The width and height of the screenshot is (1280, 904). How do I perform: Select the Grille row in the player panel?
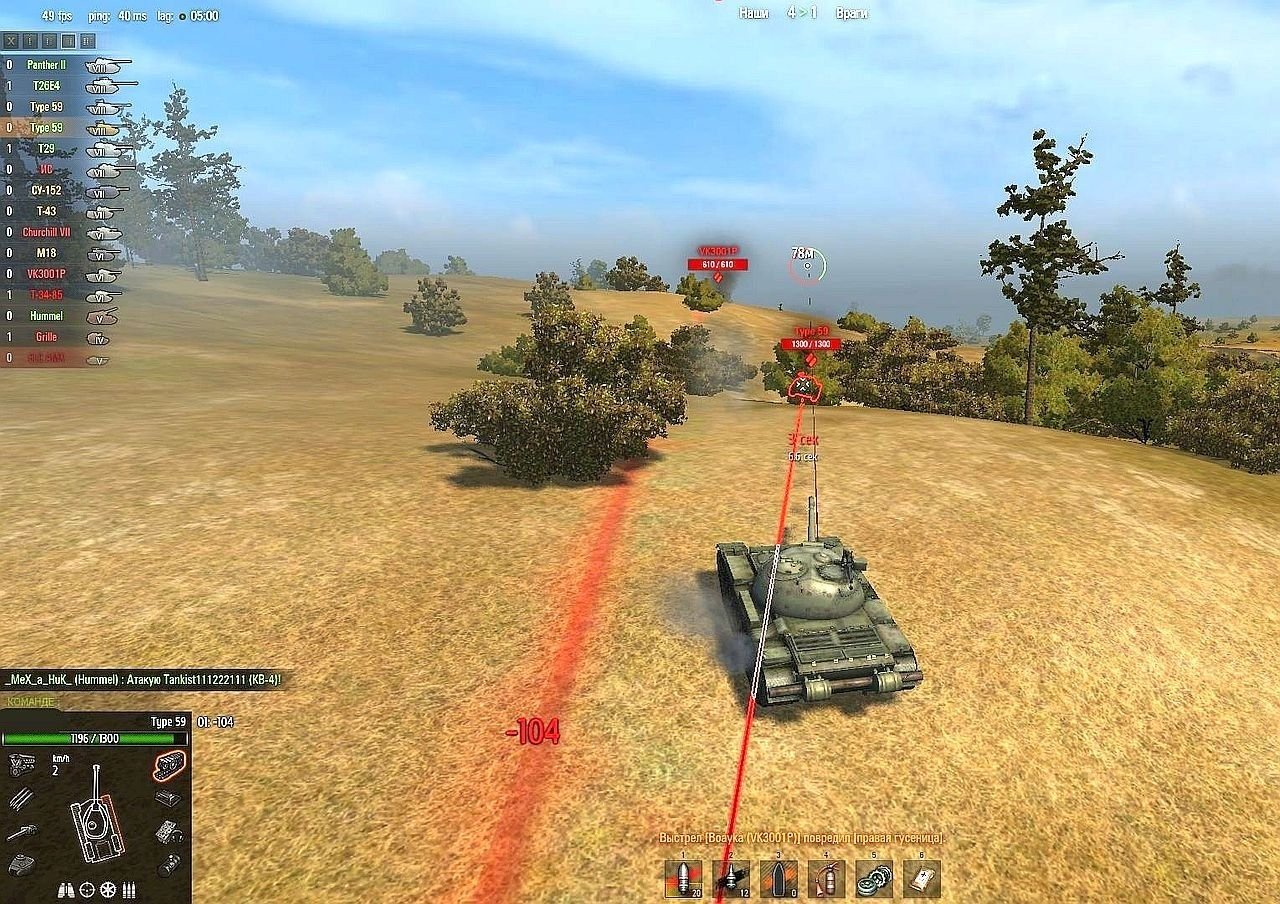(46, 337)
